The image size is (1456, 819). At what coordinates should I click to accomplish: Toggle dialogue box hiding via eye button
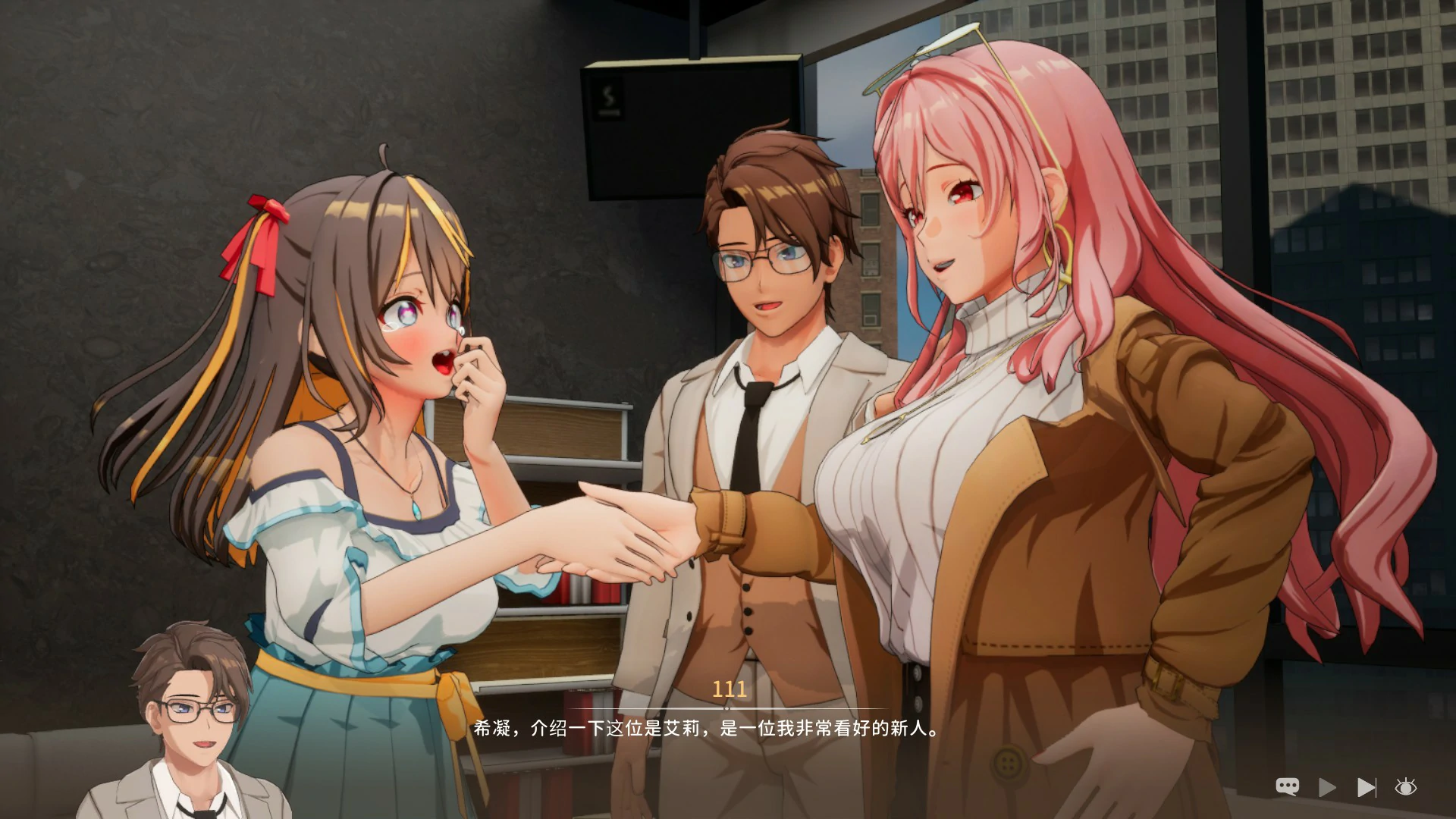(x=1405, y=786)
